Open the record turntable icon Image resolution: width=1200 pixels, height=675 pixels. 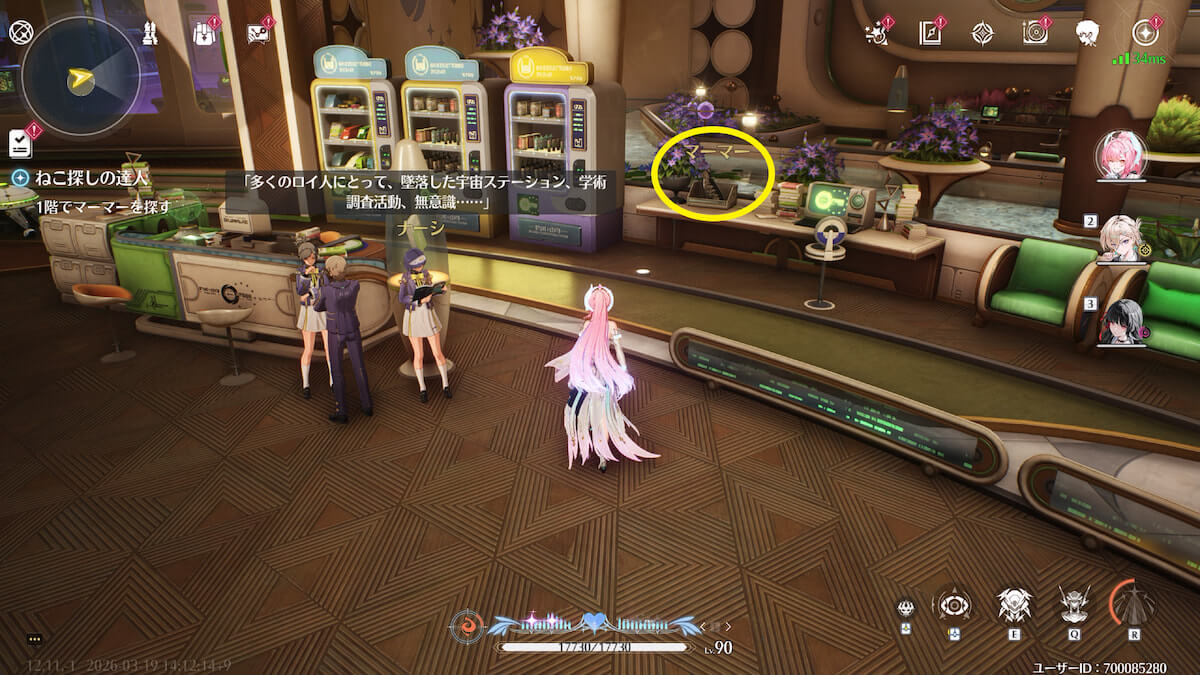1035,33
